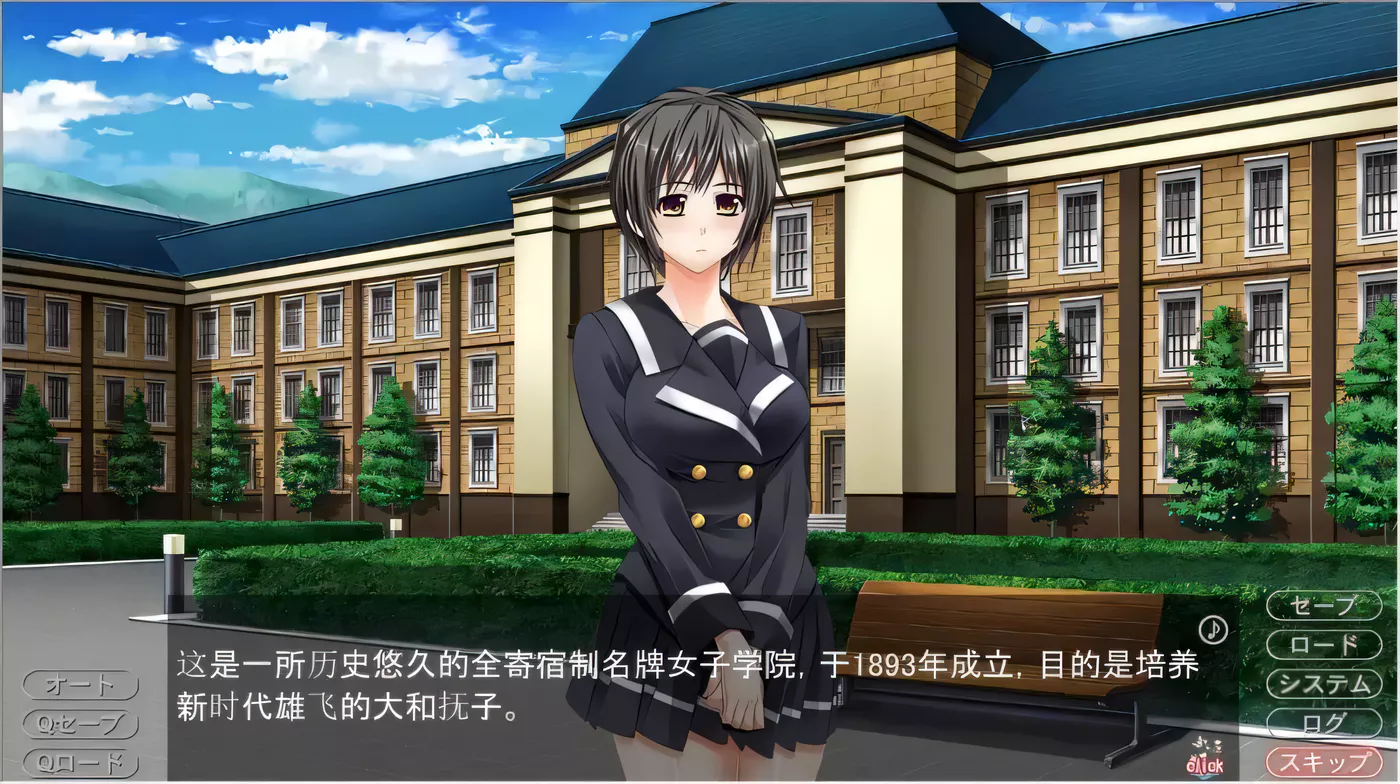Click the ログ backlog icon button
This screenshot has height=784, width=1400.
[x=1322, y=723]
